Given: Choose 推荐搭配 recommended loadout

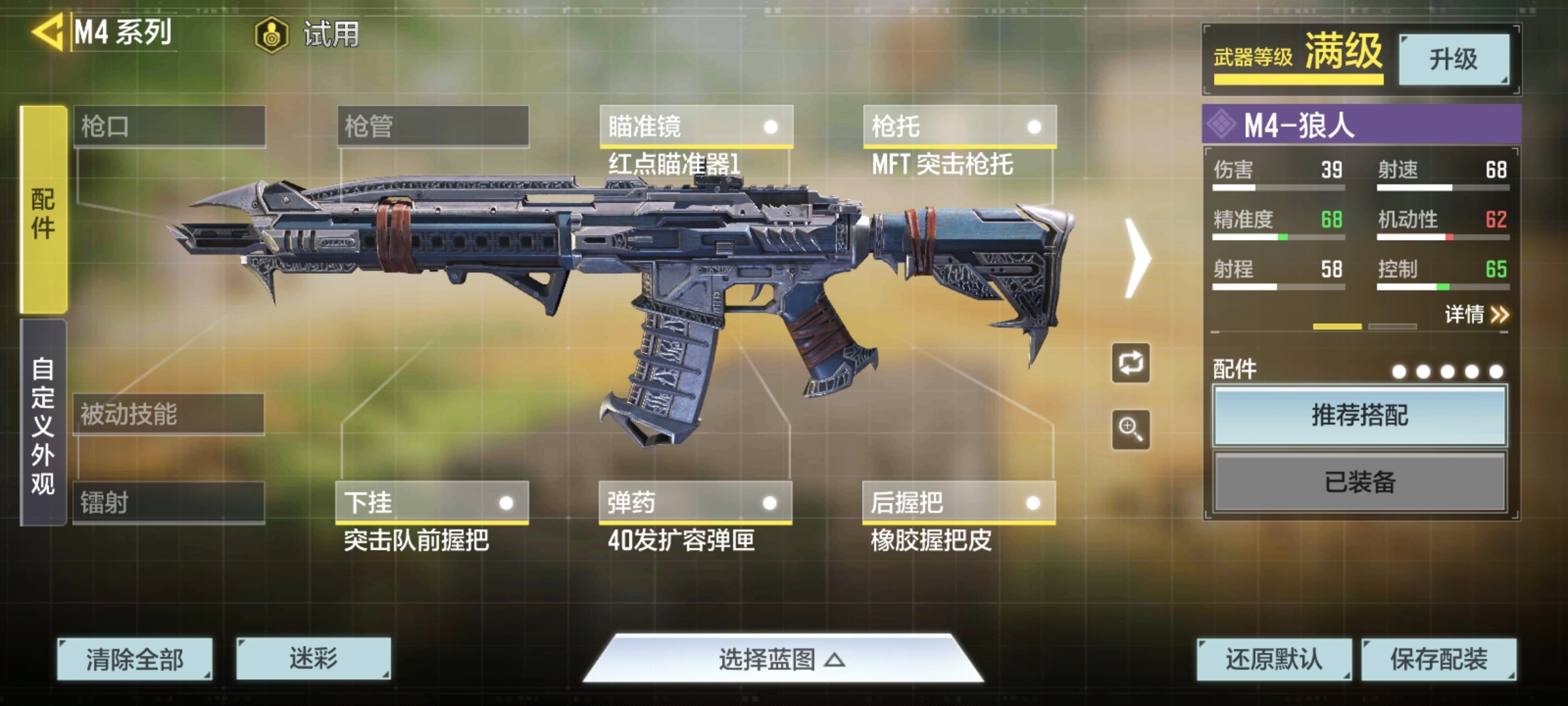Looking at the screenshot, I should click(x=1360, y=416).
